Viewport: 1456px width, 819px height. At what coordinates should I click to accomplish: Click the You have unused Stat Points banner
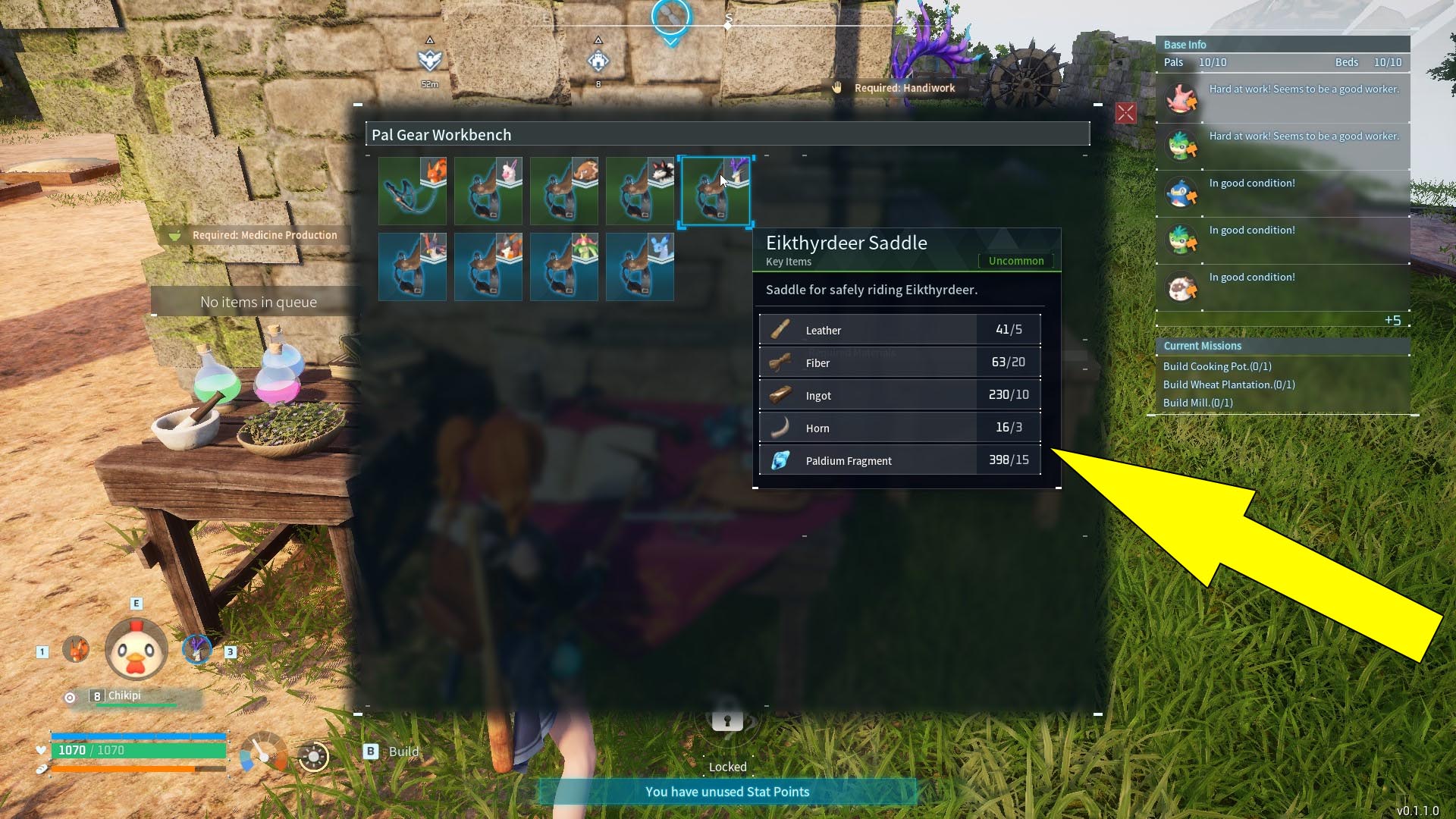pos(726,791)
